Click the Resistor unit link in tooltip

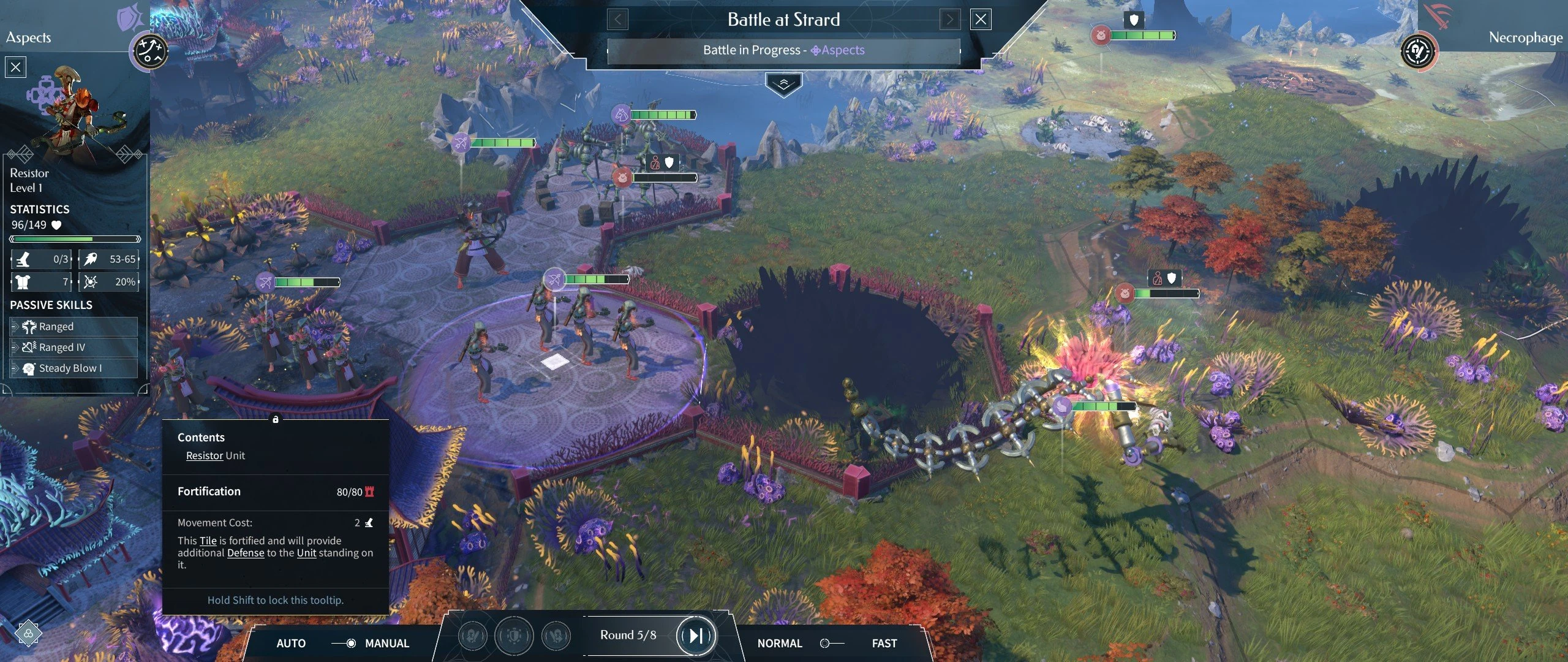coord(204,455)
